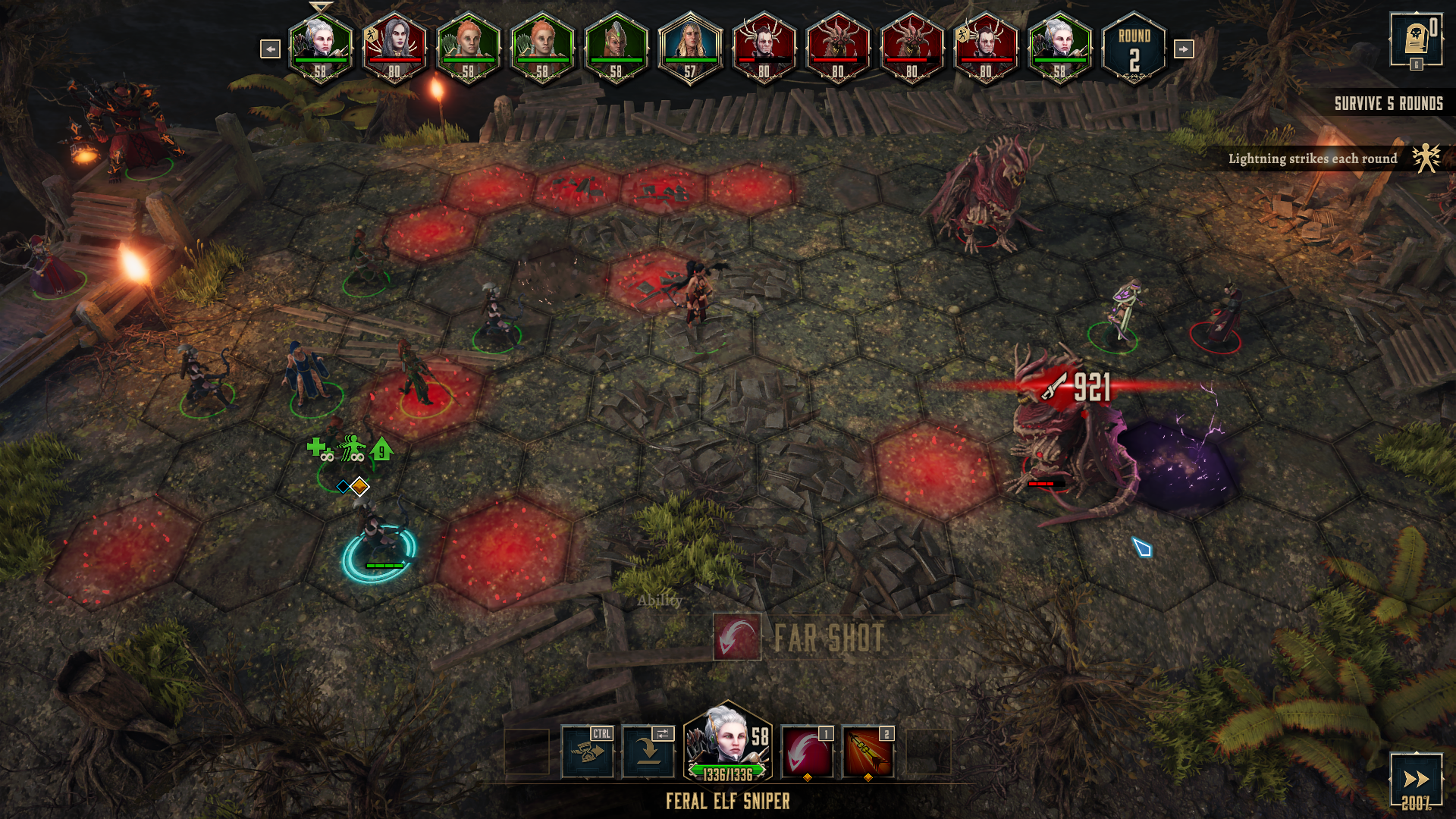1456x819 pixels.
Task: Select the green-crested helmet elf portrait
Action: (616, 47)
